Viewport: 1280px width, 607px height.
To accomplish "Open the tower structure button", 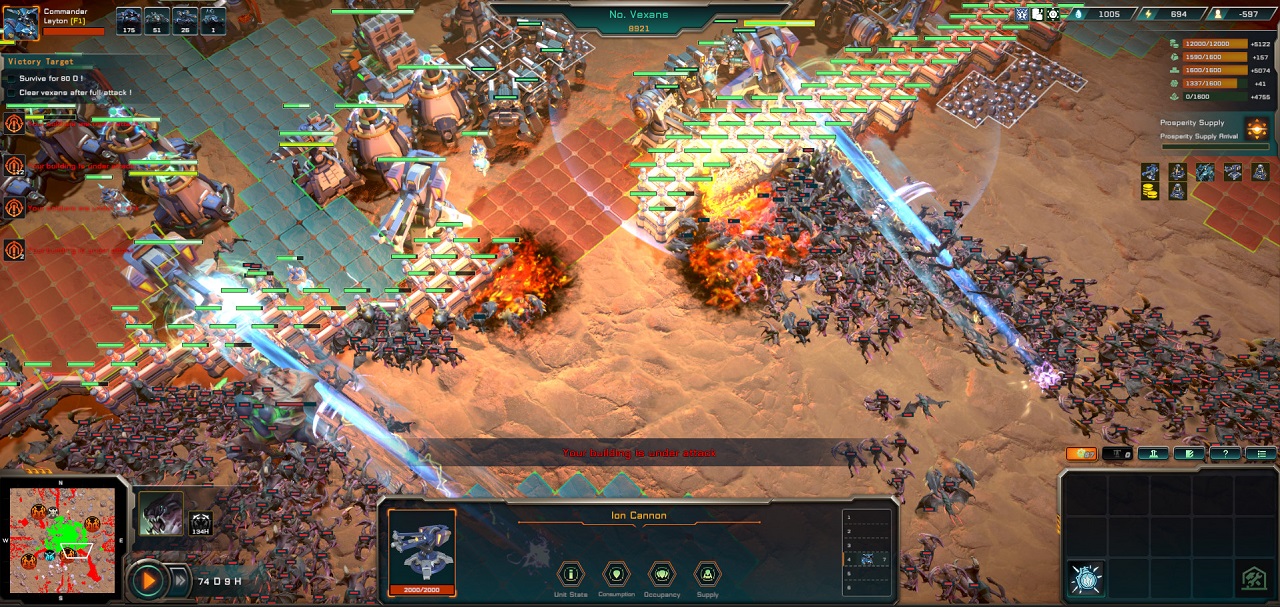I will click(x=1153, y=454).
